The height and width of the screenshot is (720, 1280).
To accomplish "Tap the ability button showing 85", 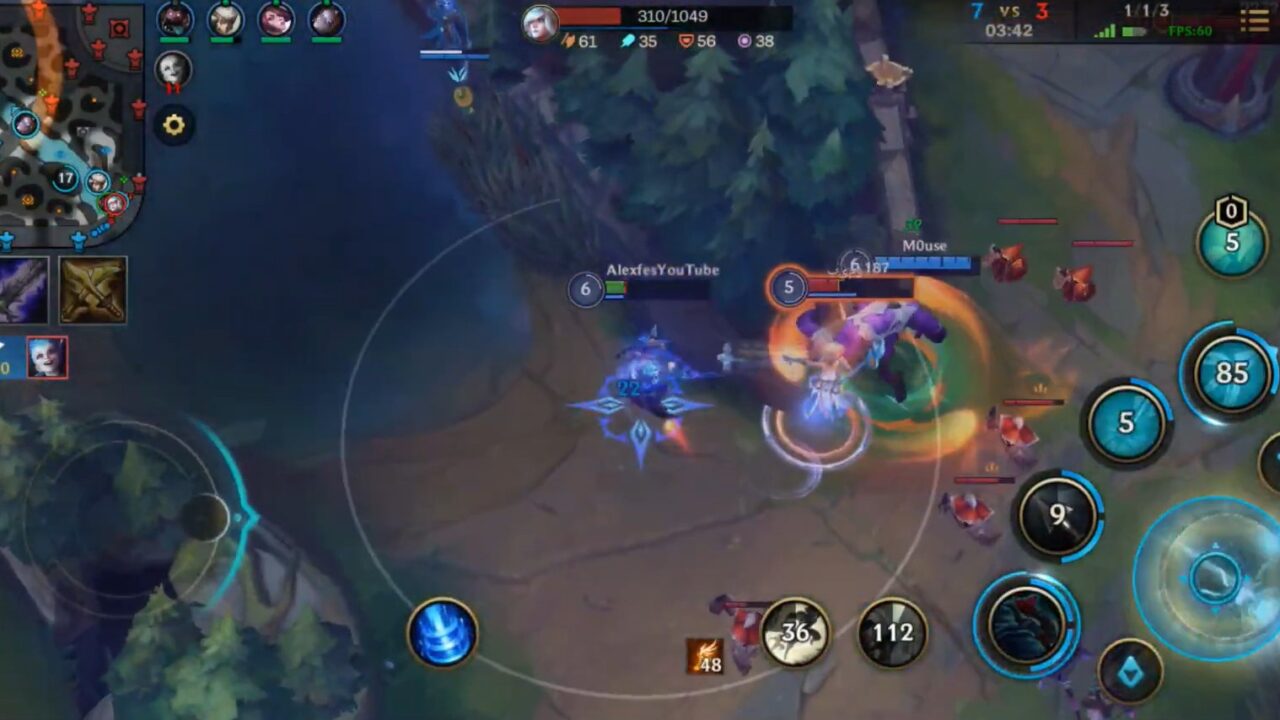I will click(x=1231, y=373).
